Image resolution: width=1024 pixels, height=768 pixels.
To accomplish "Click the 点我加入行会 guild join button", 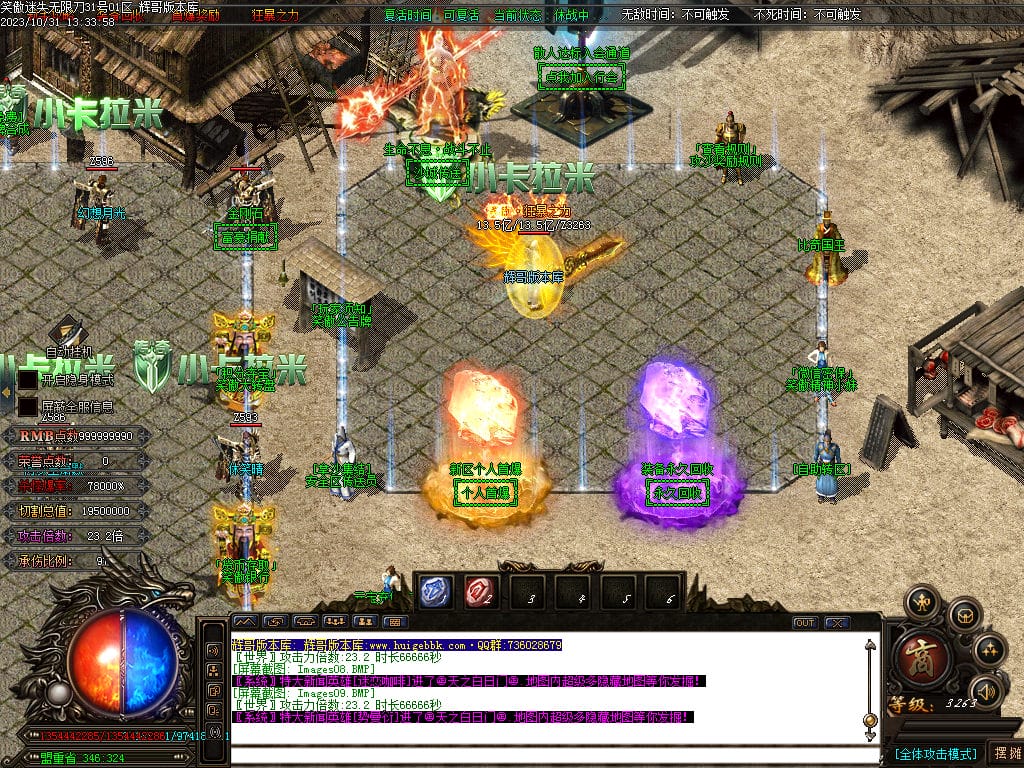I will [580, 76].
